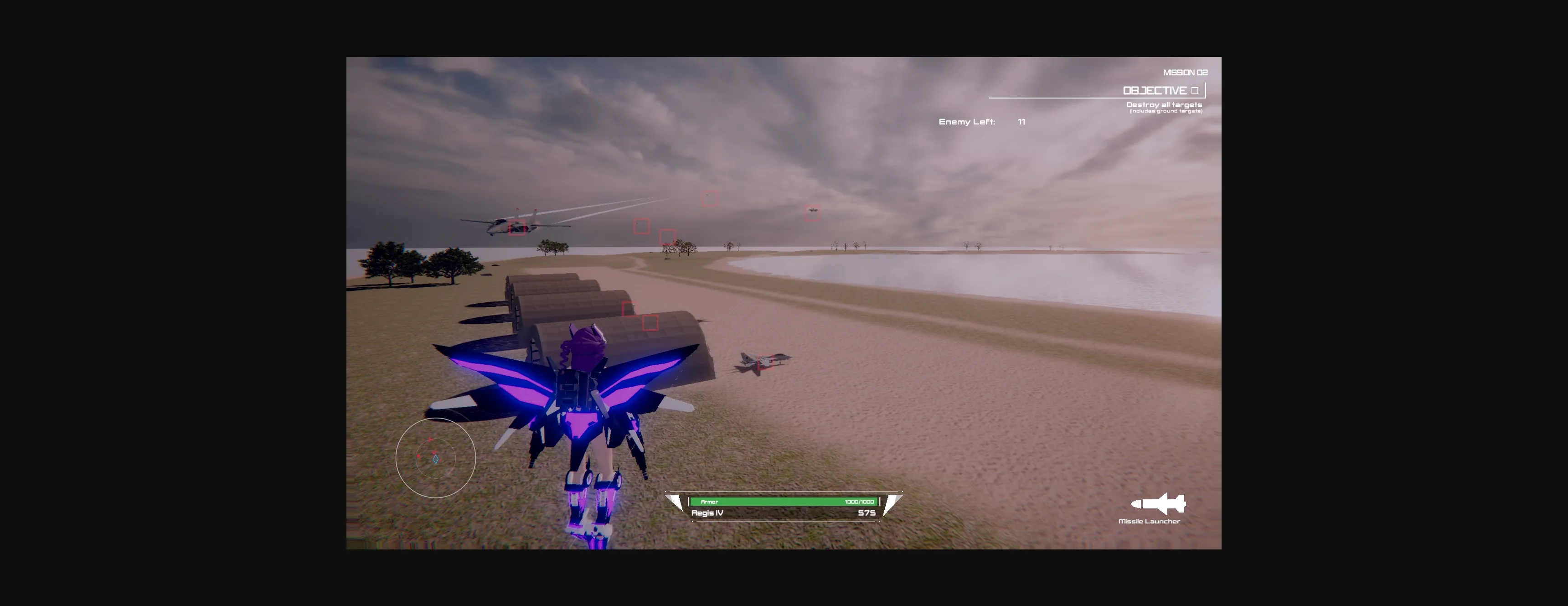
Task: Click the highest red target marker in the sky
Action: pyautogui.click(x=710, y=198)
